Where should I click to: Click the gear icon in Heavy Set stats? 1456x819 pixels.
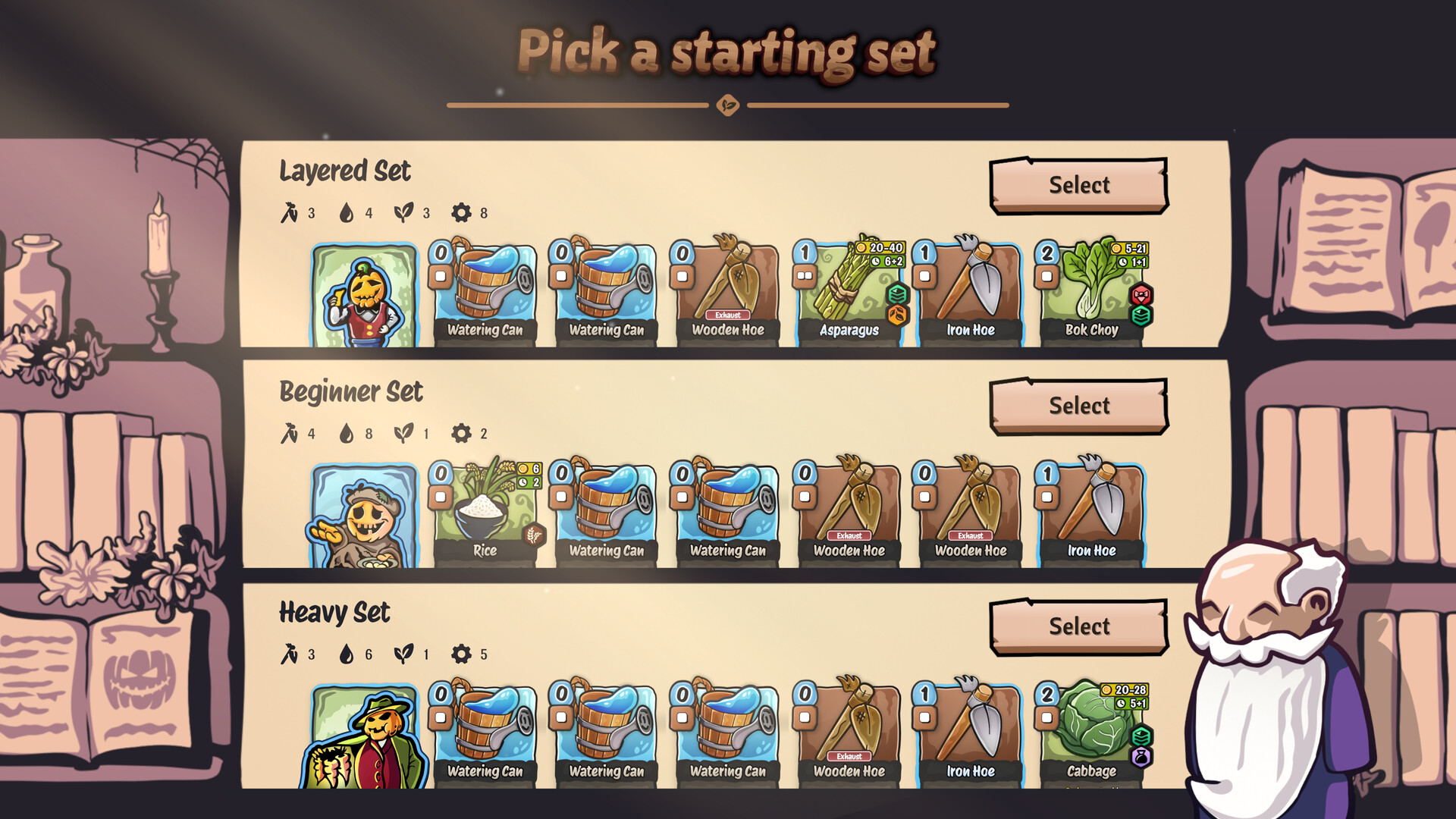coord(460,654)
